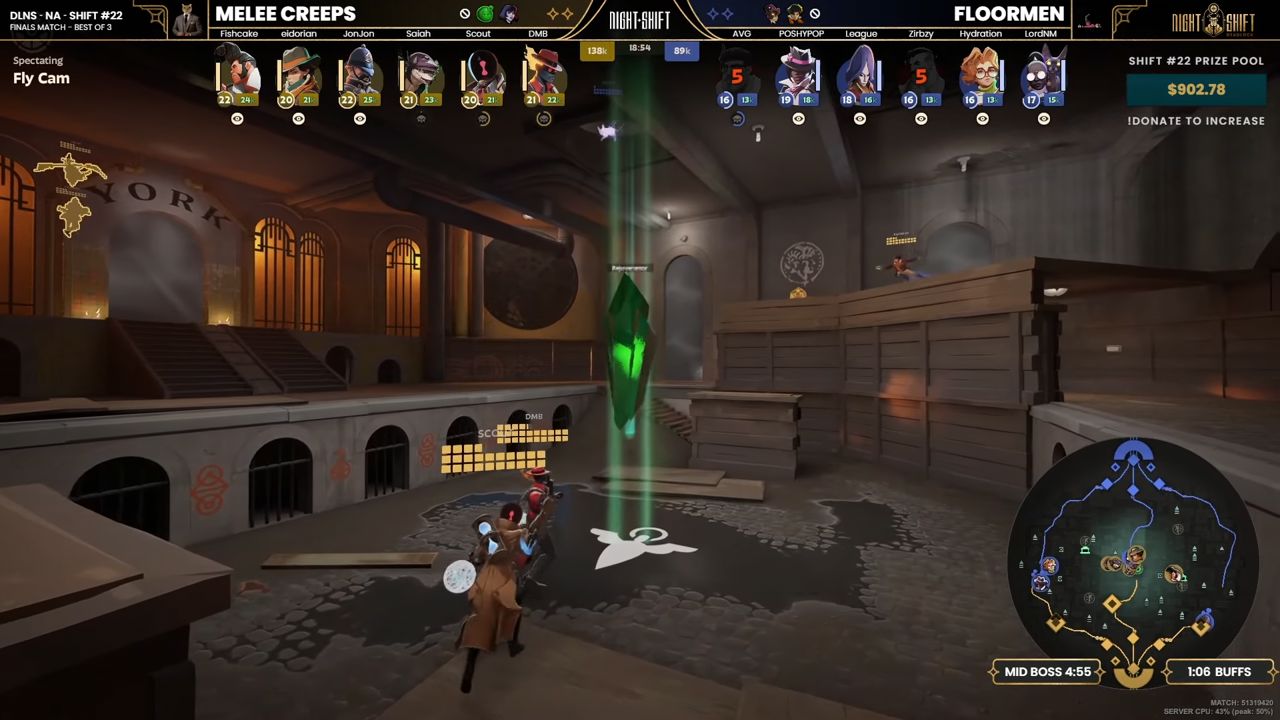Select Fishcake's hero portrait
This screenshot has height=720, width=1280.
click(x=237, y=72)
